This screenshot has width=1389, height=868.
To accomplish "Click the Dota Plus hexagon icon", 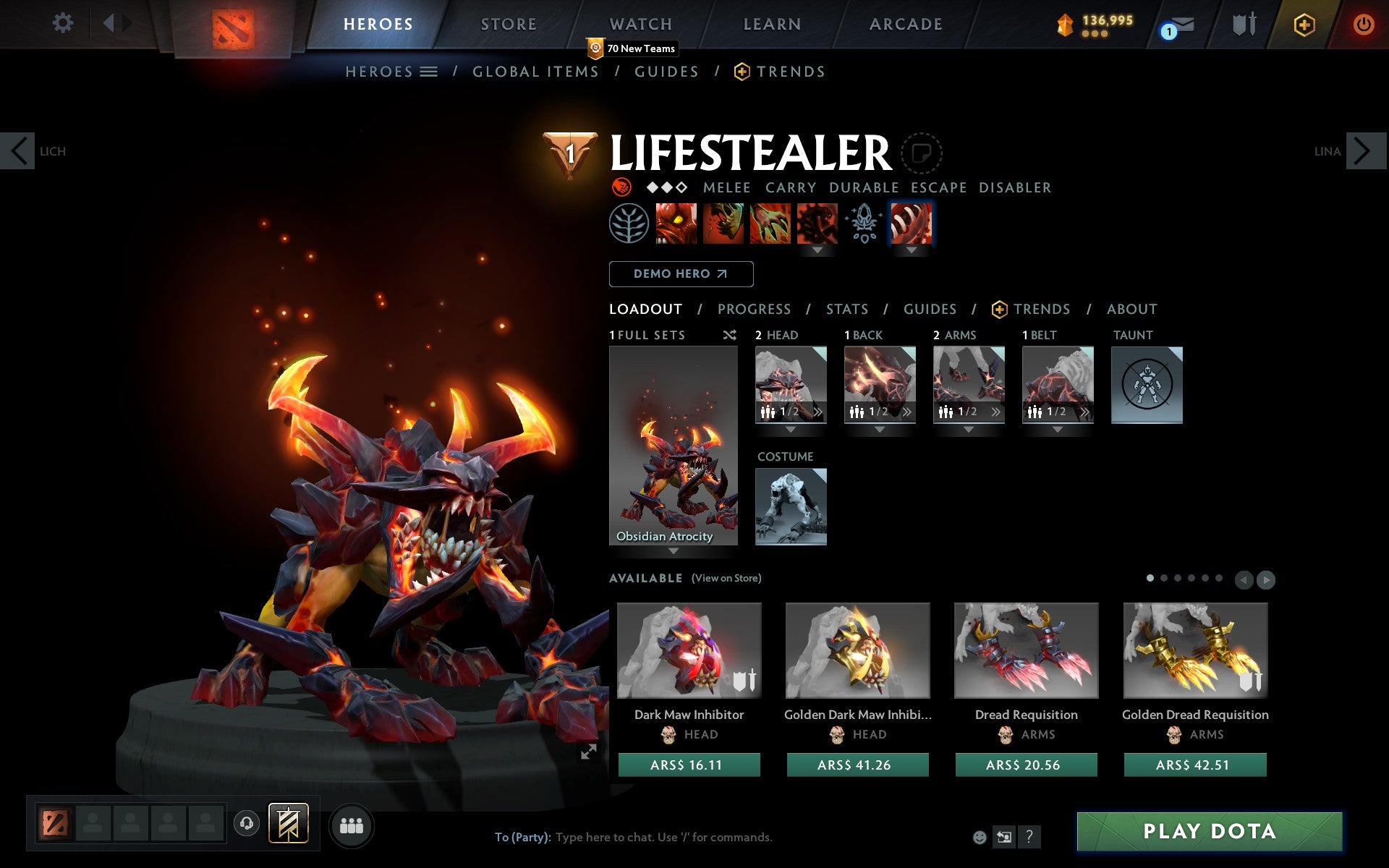I will [1304, 23].
